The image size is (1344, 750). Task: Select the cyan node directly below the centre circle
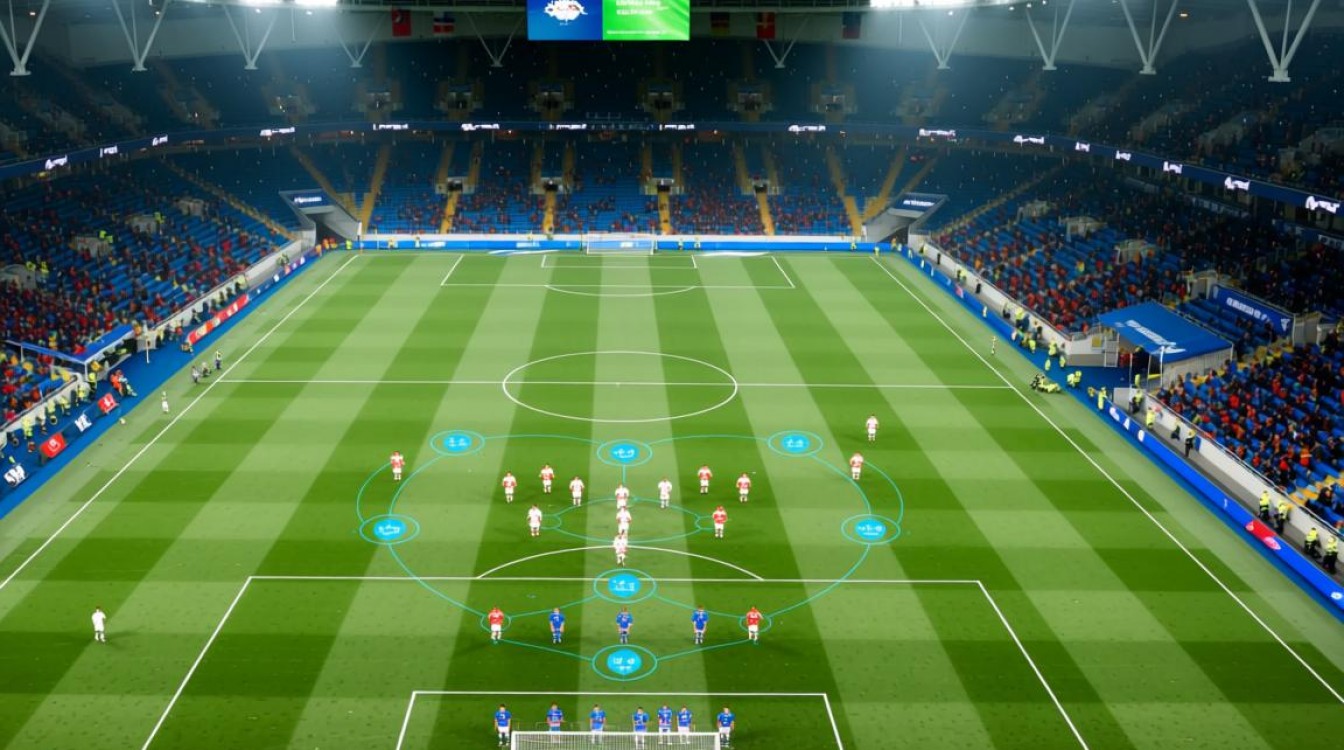tap(624, 453)
